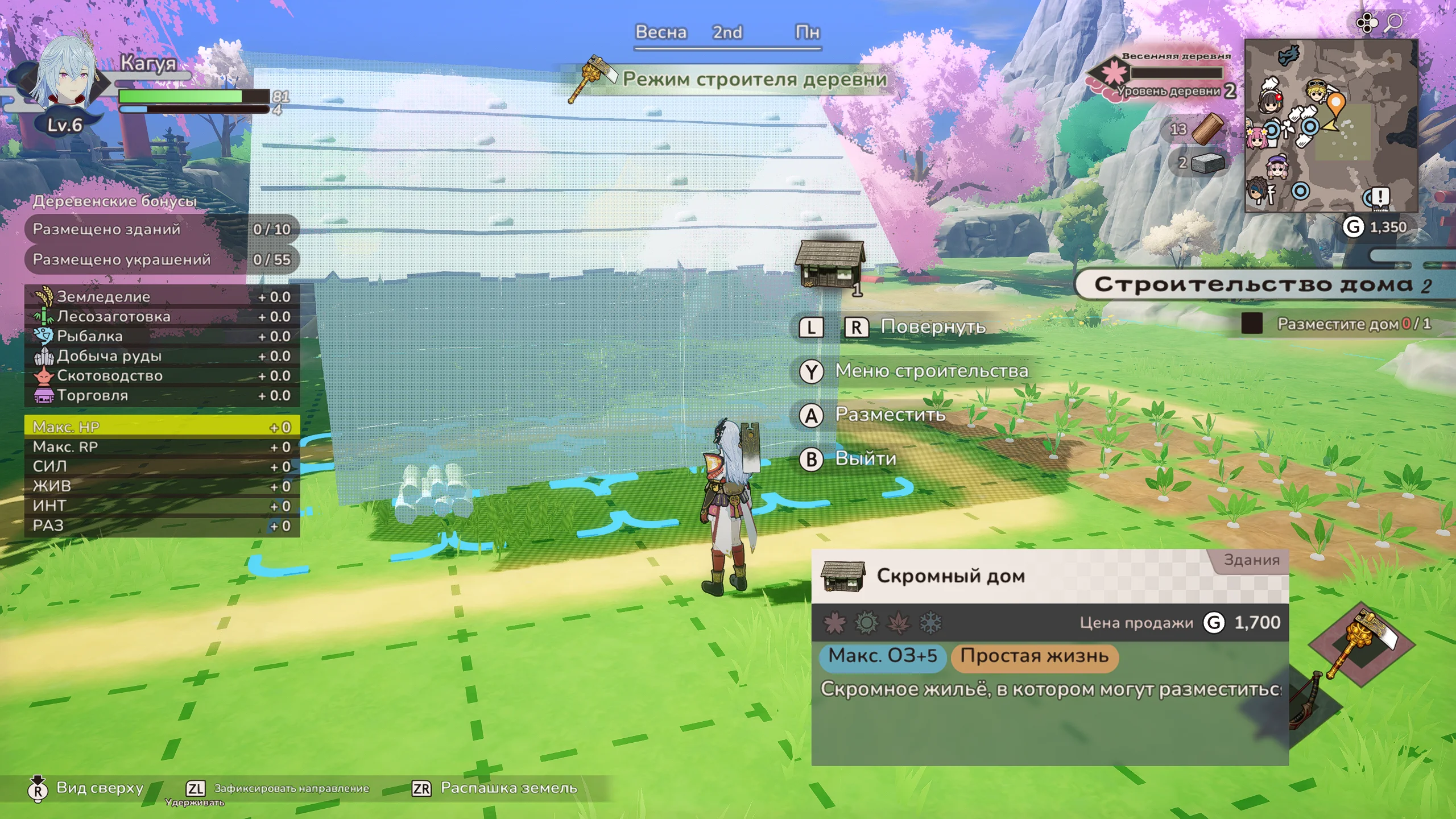Click the Вид сверху top-view option
Image resolution: width=1456 pixels, height=819 pixels.
coord(100,788)
